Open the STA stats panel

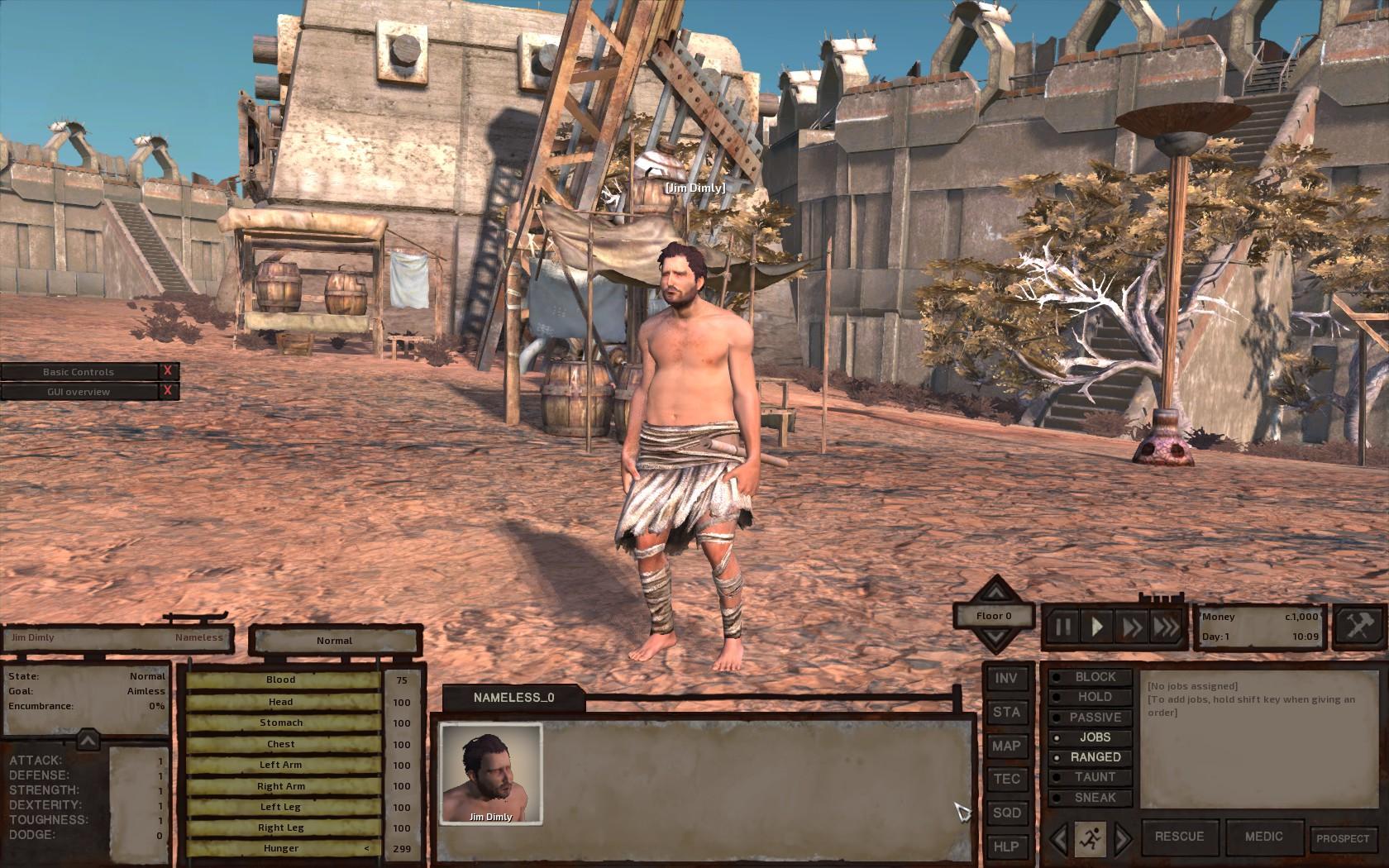tap(1006, 712)
